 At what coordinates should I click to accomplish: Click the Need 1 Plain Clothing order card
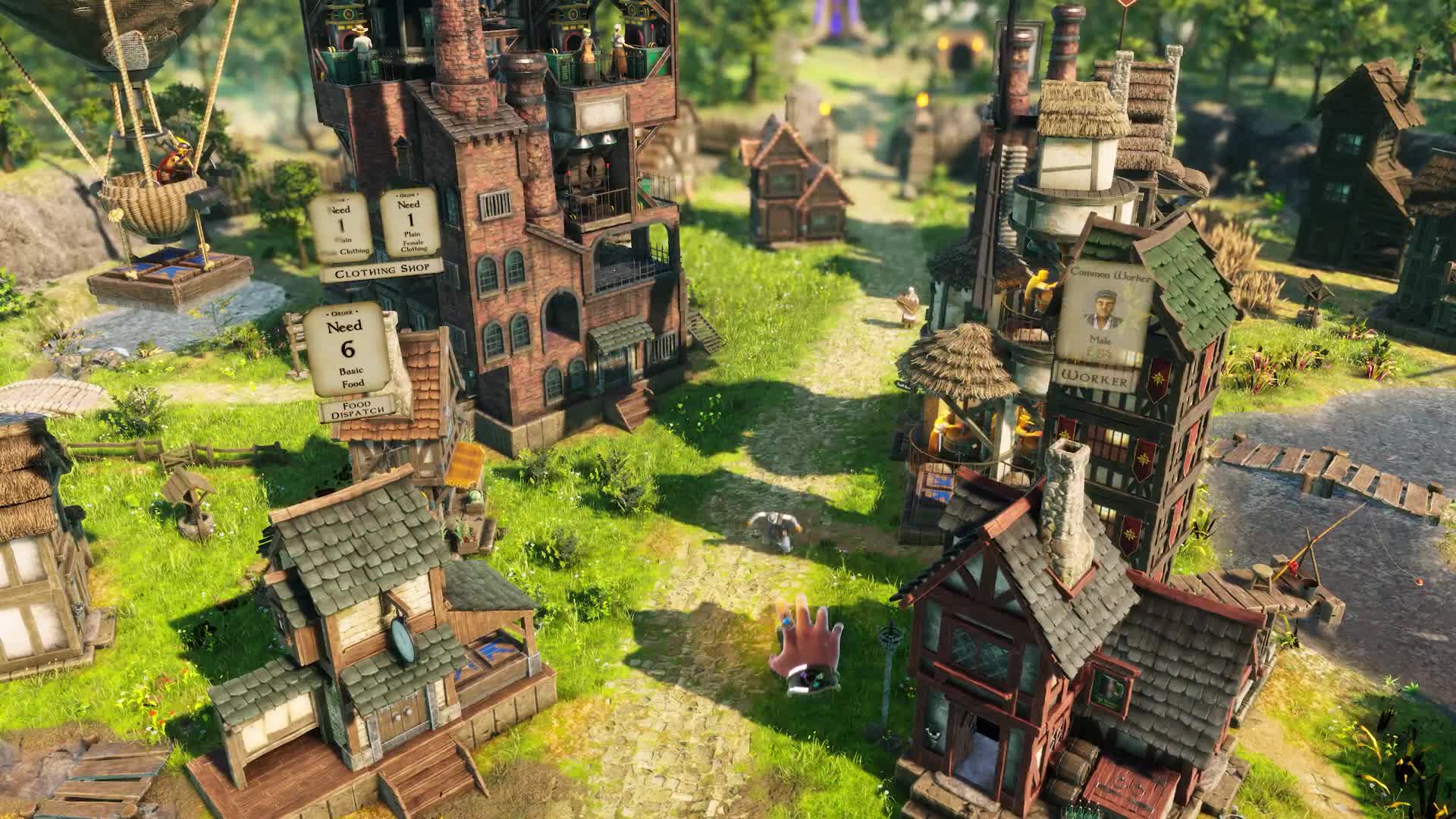click(340, 224)
